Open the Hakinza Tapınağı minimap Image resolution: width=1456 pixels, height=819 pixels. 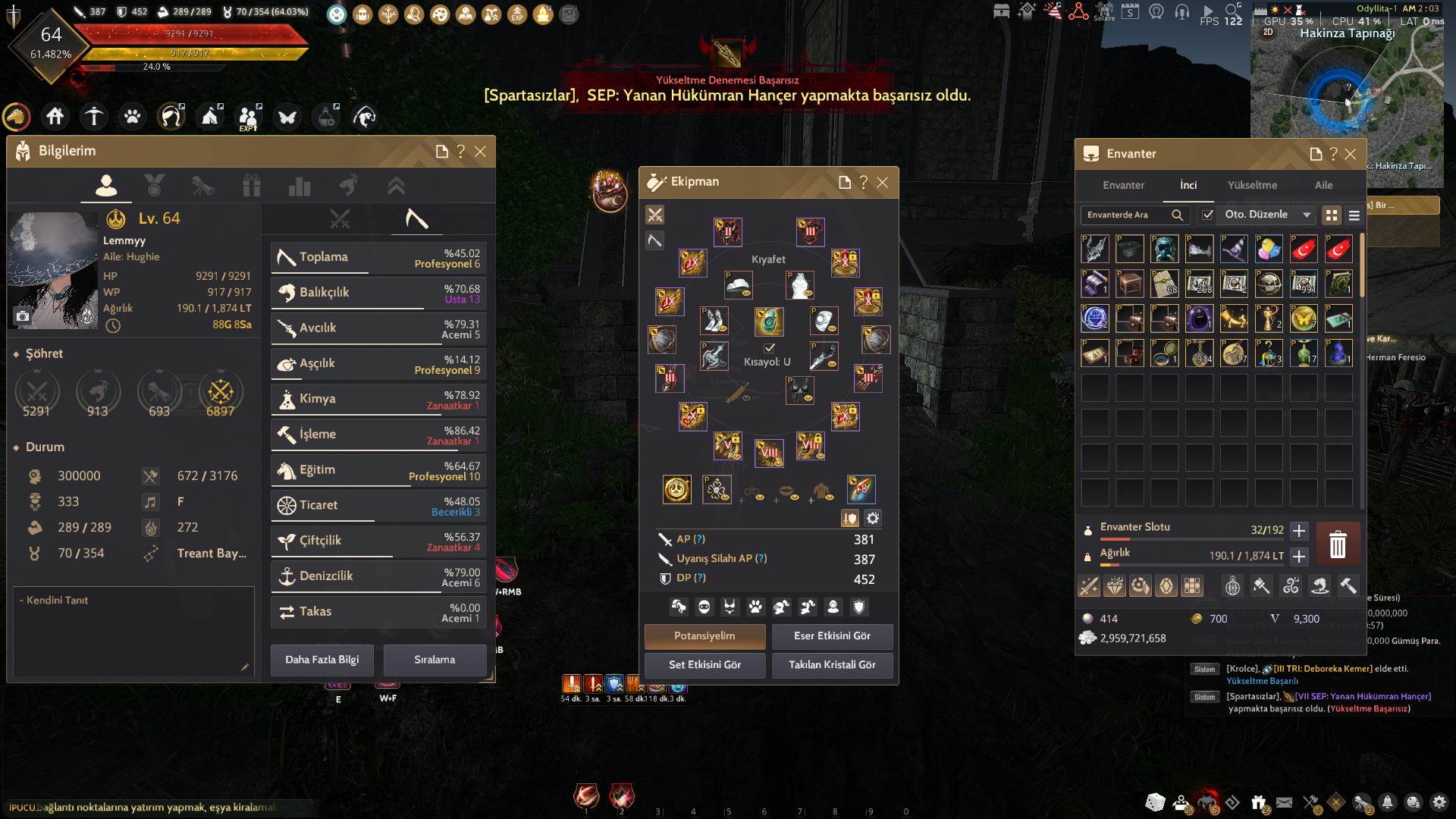[x=1346, y=91]
